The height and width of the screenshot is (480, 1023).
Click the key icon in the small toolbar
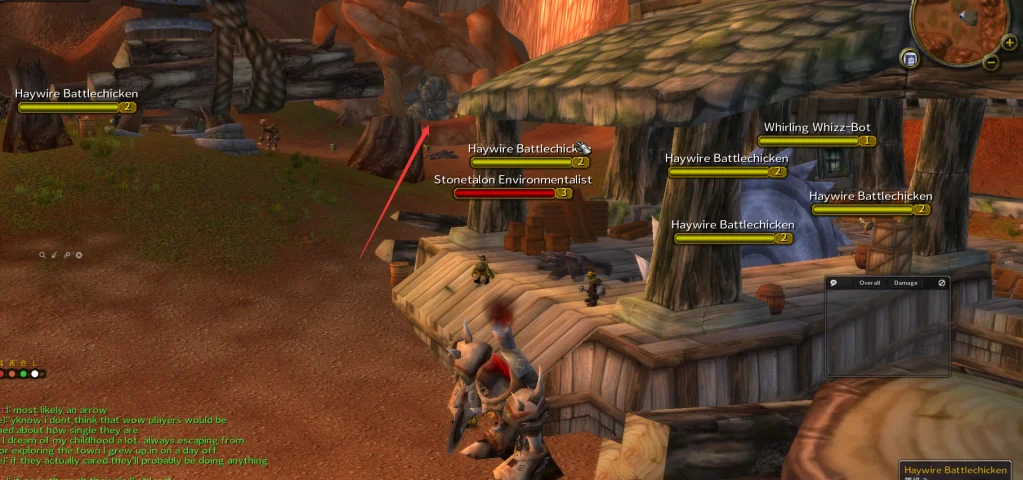(x=67, y=255)
